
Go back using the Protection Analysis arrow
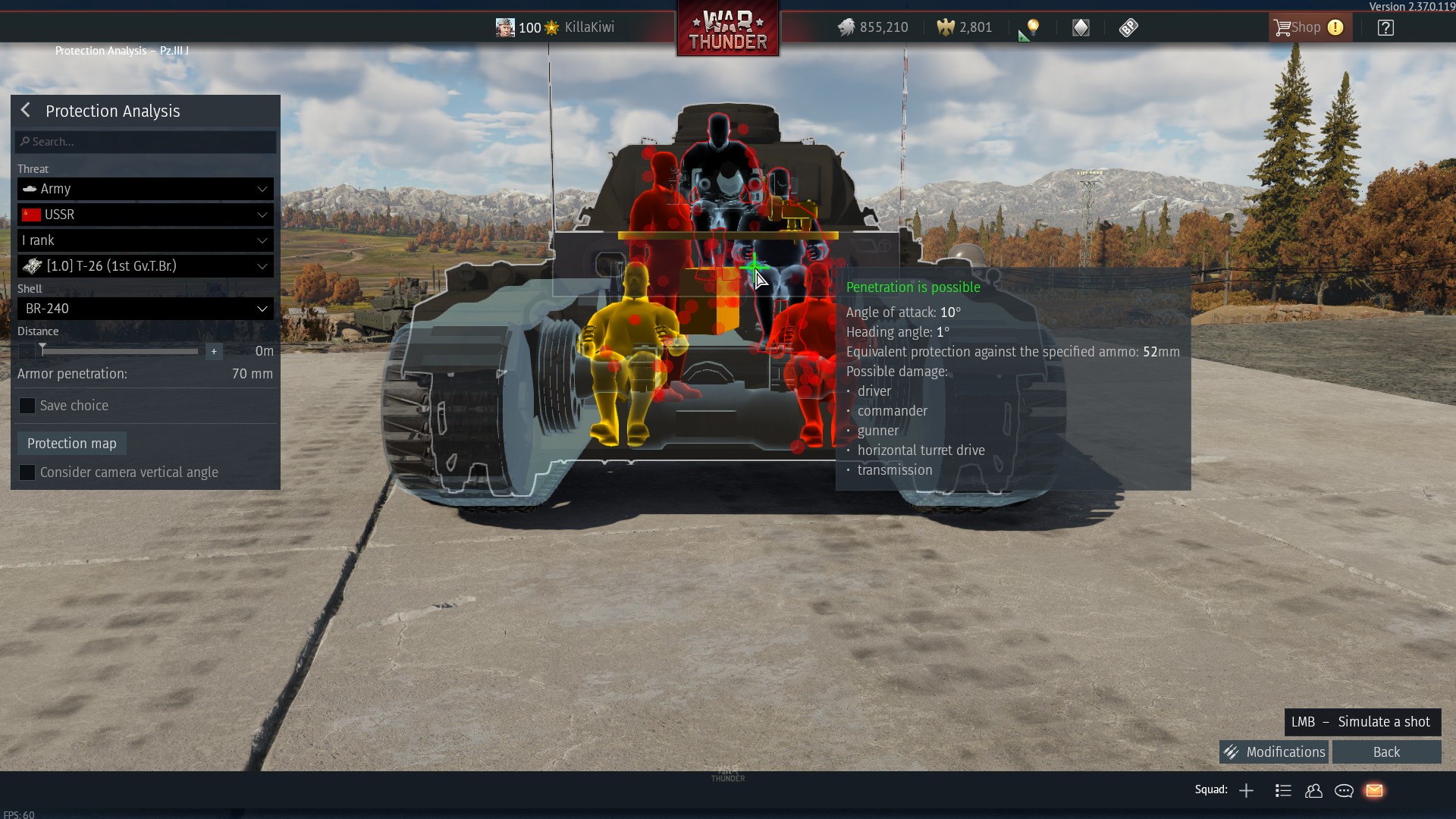[25, 110]
